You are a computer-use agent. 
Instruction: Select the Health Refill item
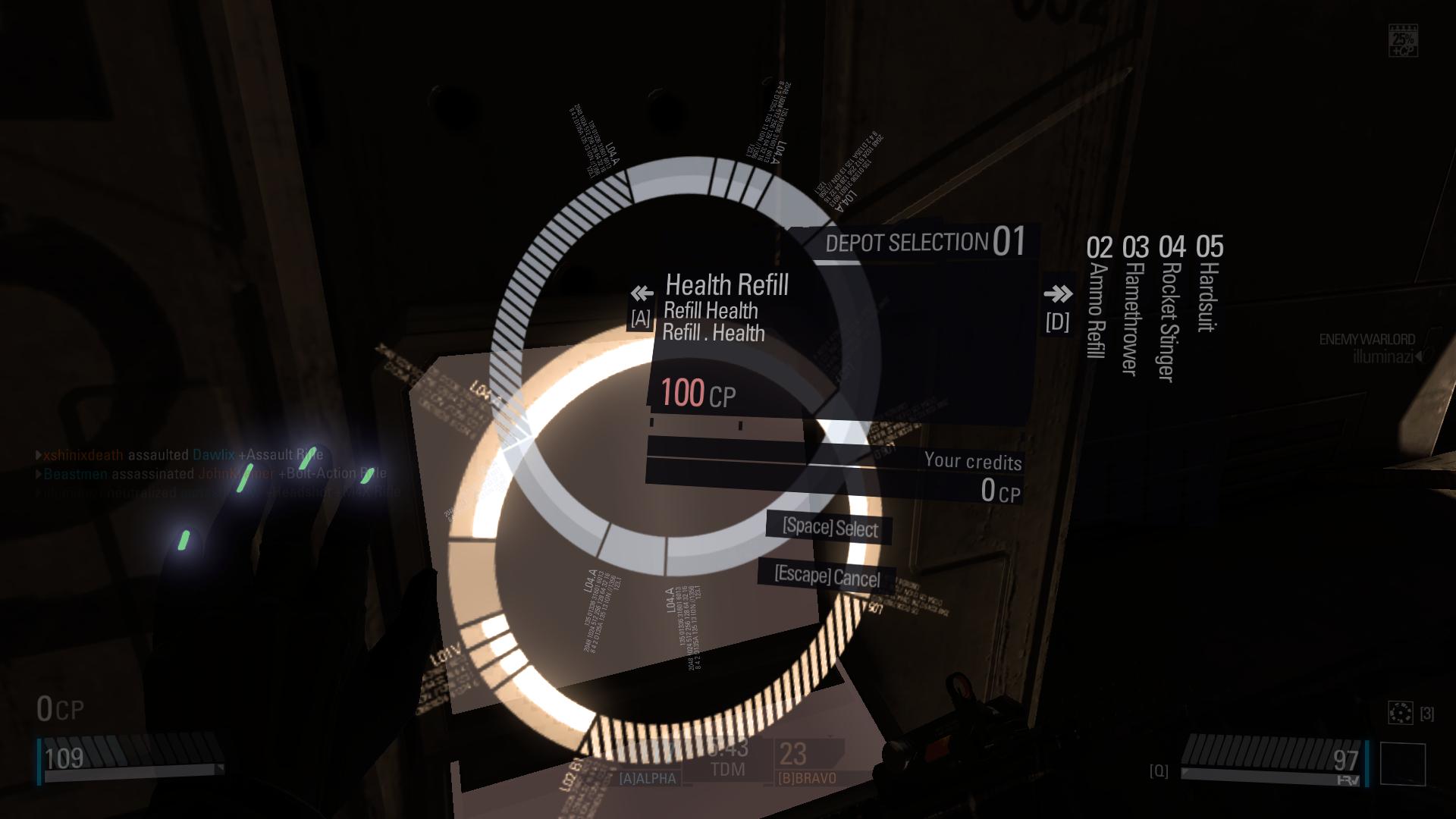tap(726, 285)
